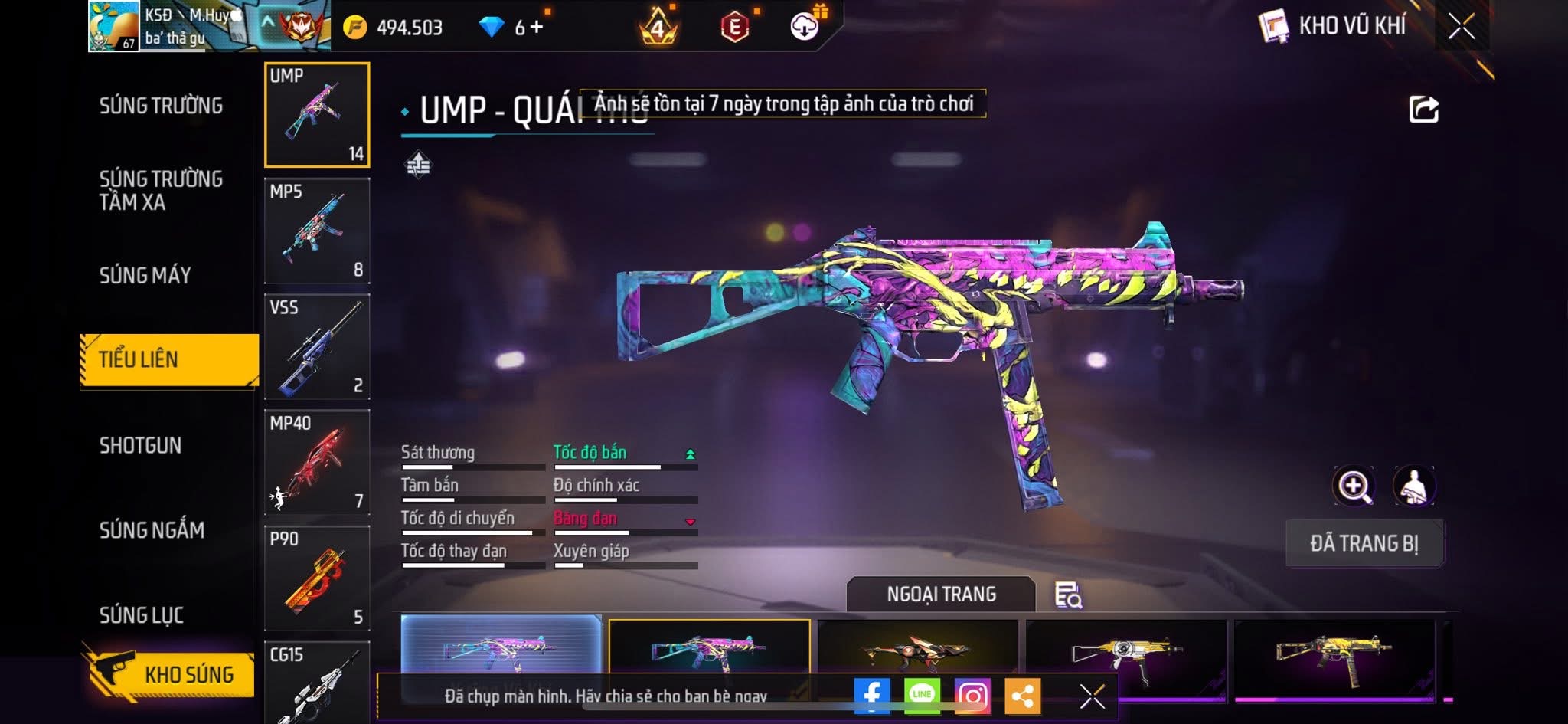Switch to the SÚNG LỤC category
Image resolution: width=1568 pixels, height=724 pixels.
(142, 614)
